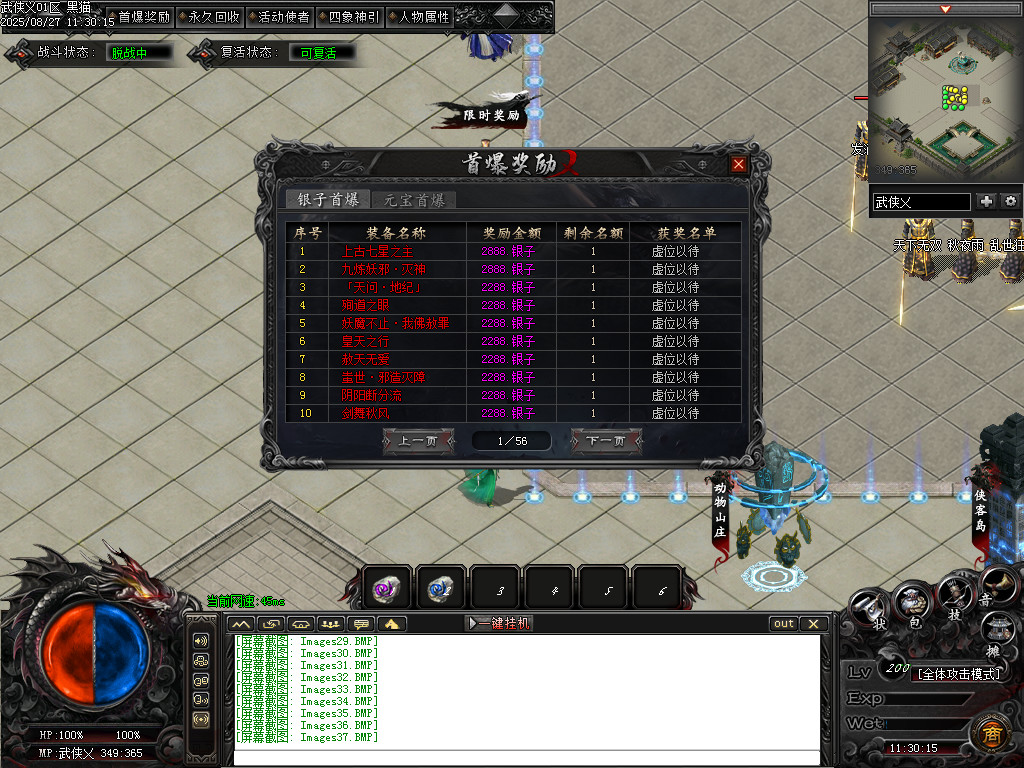The height and width of the screenshot is (768, 1024).
Task: Switch to the 元宝首爆 tab
Action: pyautogui.click(x=414, y=200)
